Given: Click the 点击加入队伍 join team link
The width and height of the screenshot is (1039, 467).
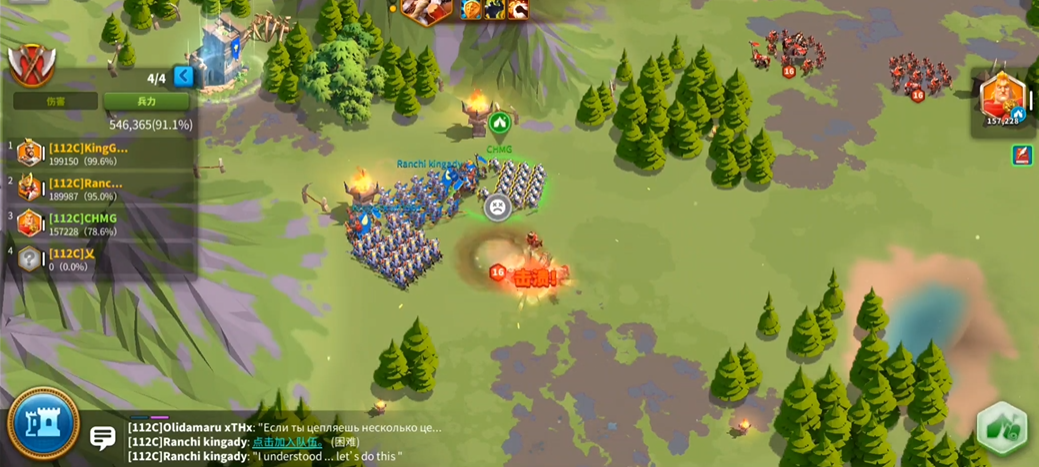Looking at the screenshot, I should tap(287, 442).
